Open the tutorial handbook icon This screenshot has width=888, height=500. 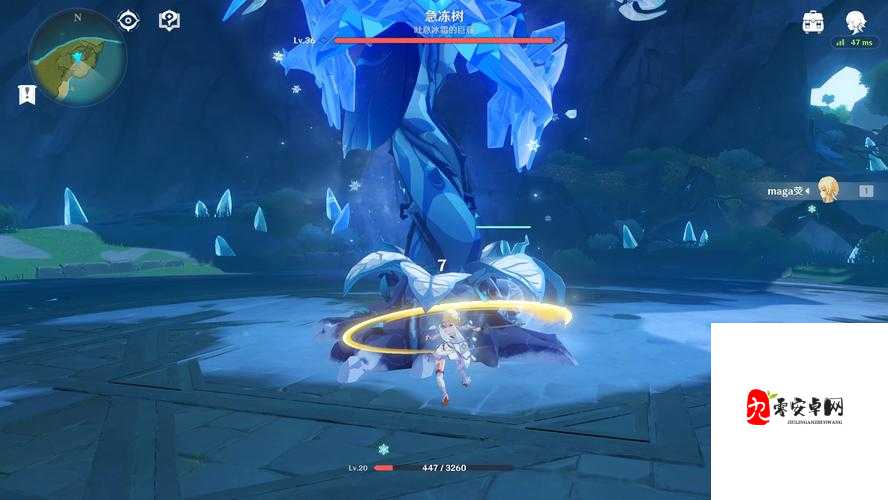pos(169,20)
